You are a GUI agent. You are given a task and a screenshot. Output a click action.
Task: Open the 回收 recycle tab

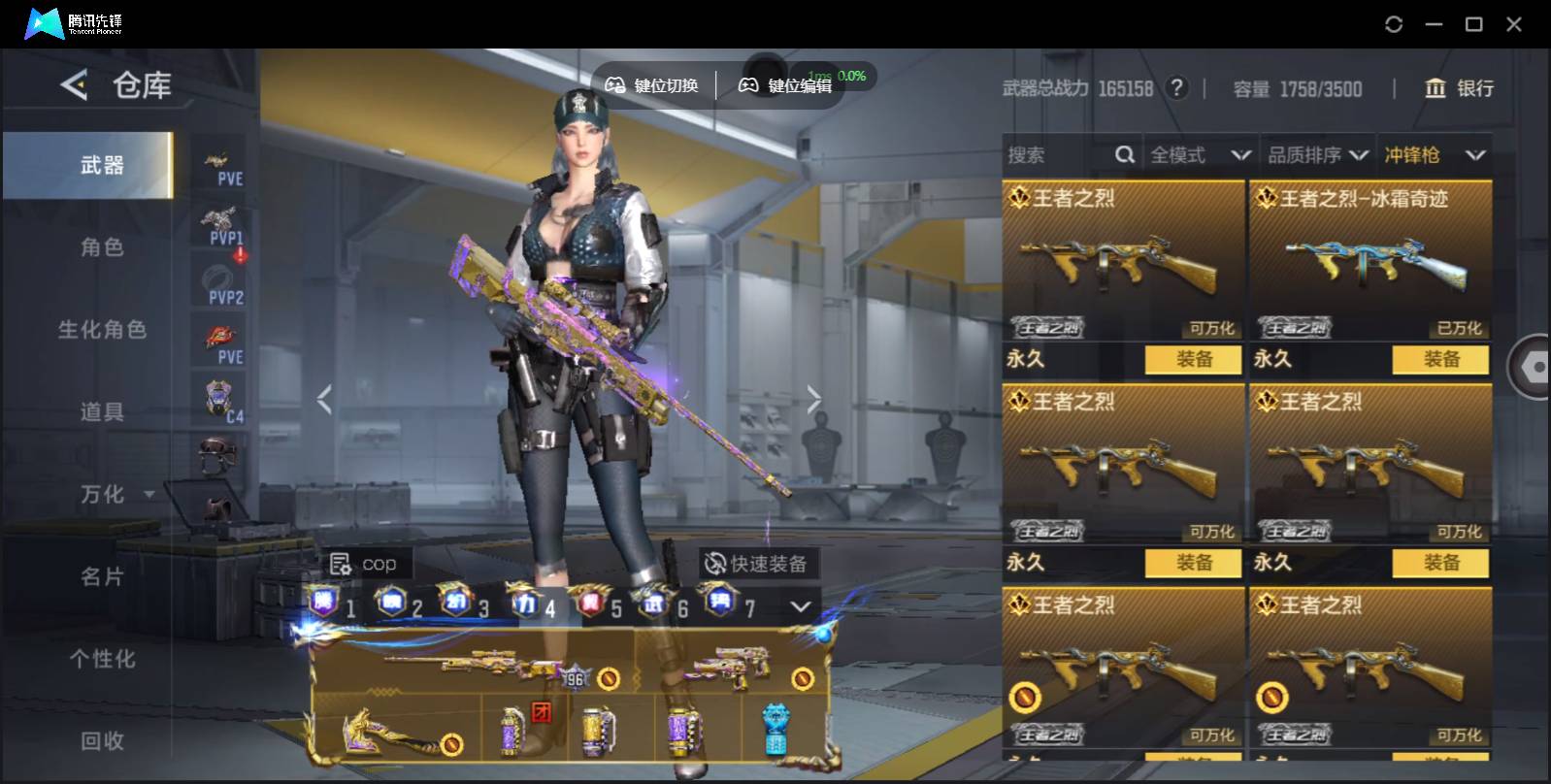(x=102, y=741)
